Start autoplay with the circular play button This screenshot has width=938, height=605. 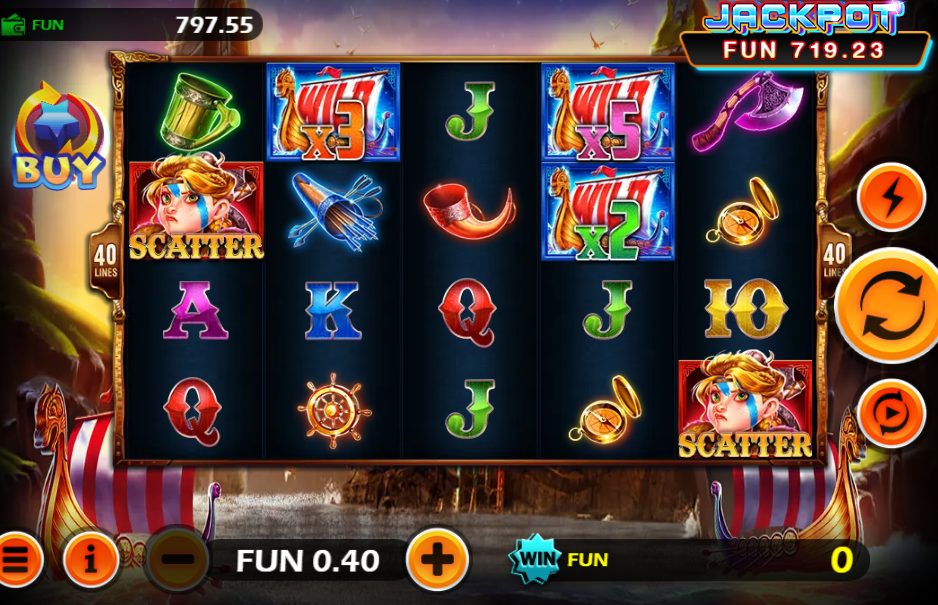tap(891, 413)
